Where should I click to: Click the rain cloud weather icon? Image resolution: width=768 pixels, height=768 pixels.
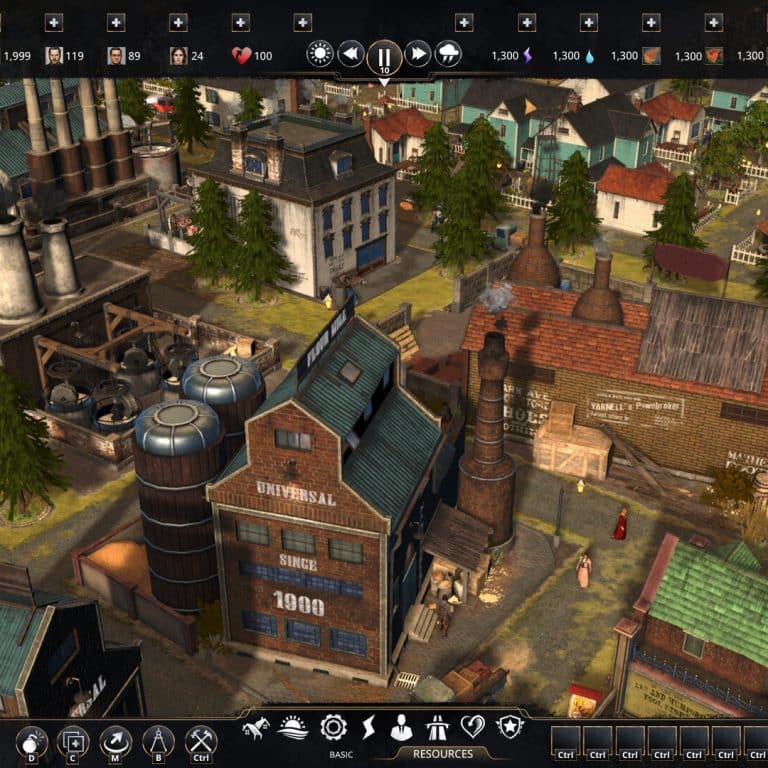point(449,54)
